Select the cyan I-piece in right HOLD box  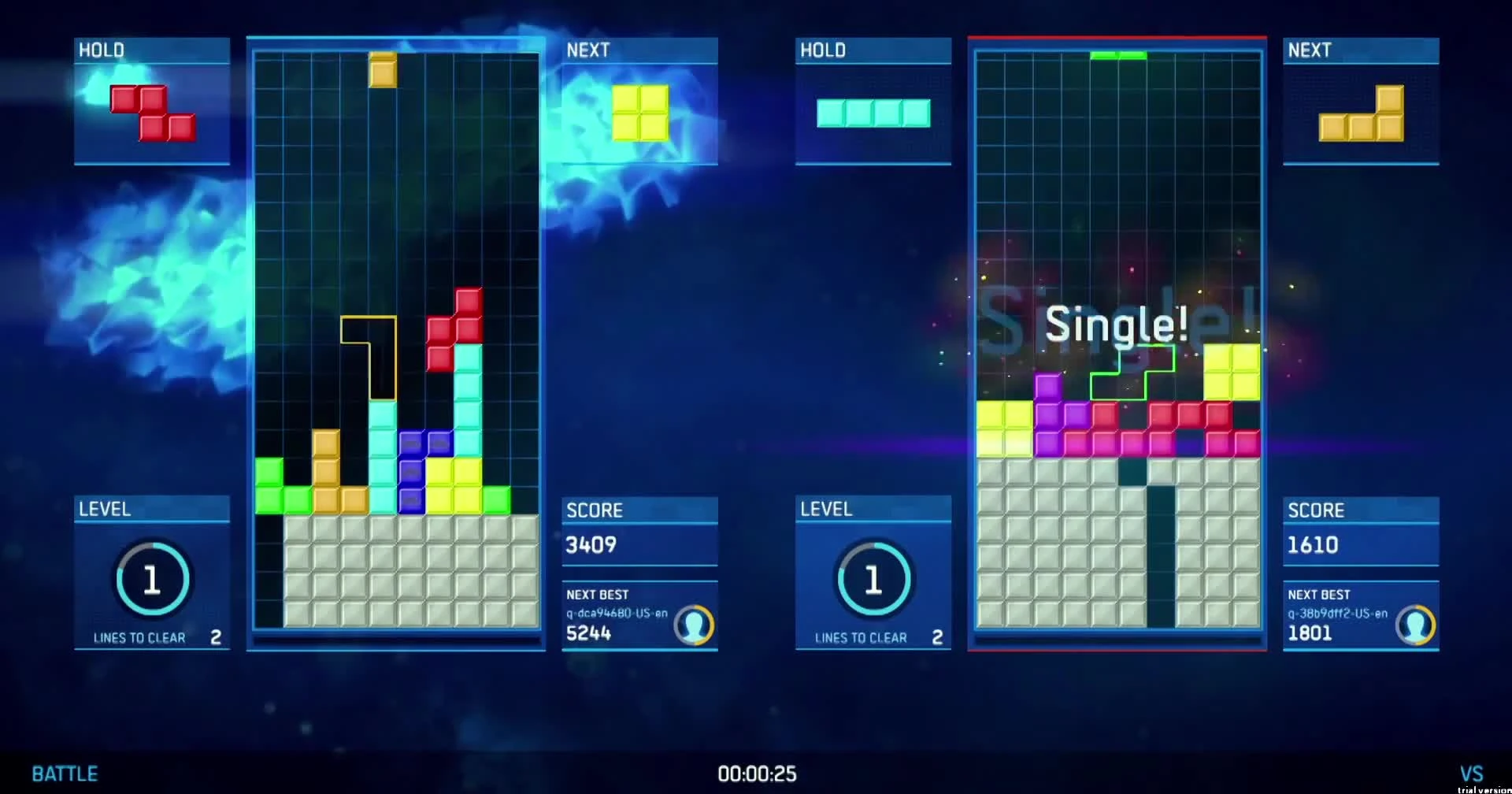[873, 113]
